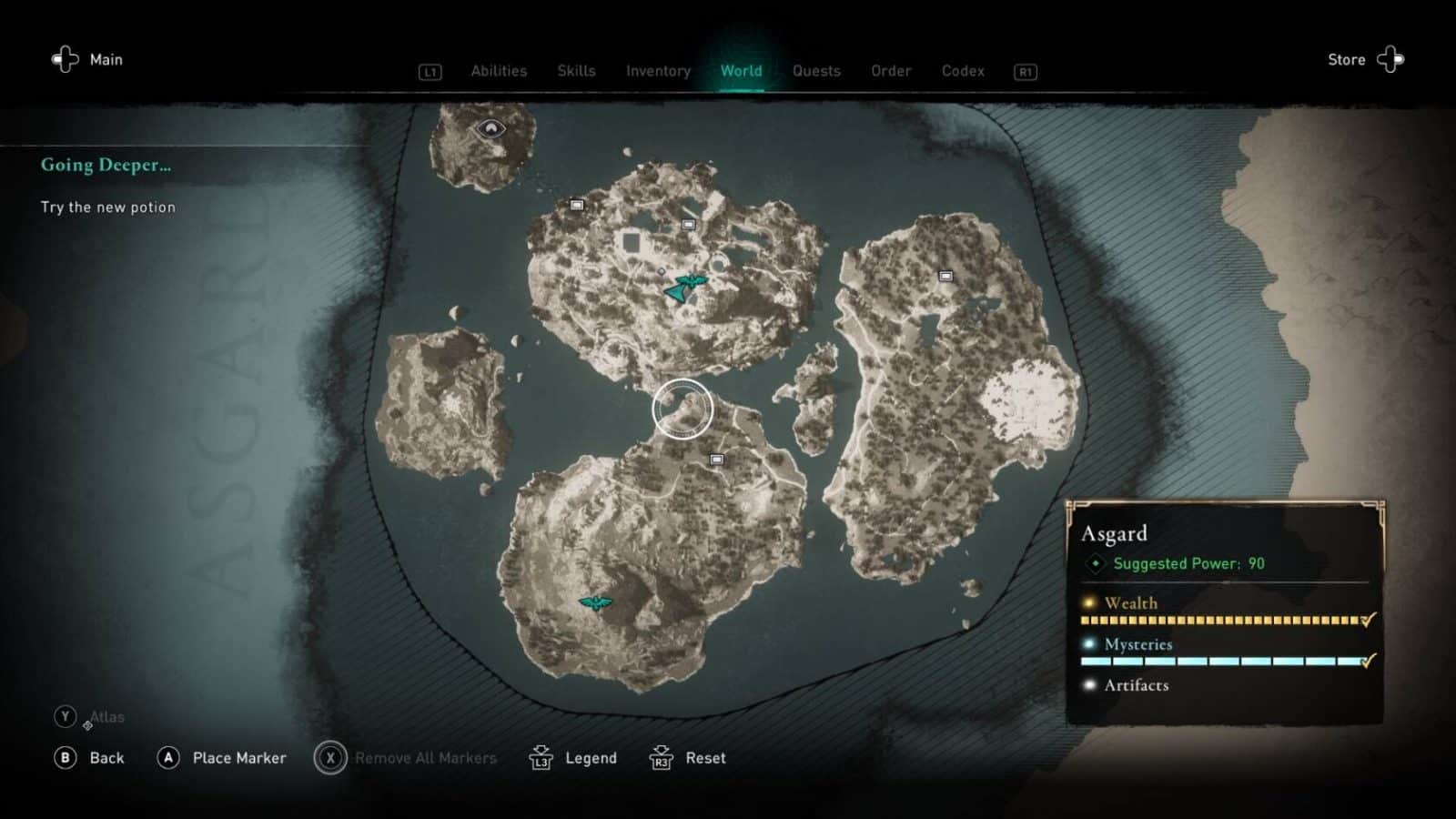Viewport: 1456px width, 819px height.
Task: Open the Inventory tab
Action: point(658,71)
